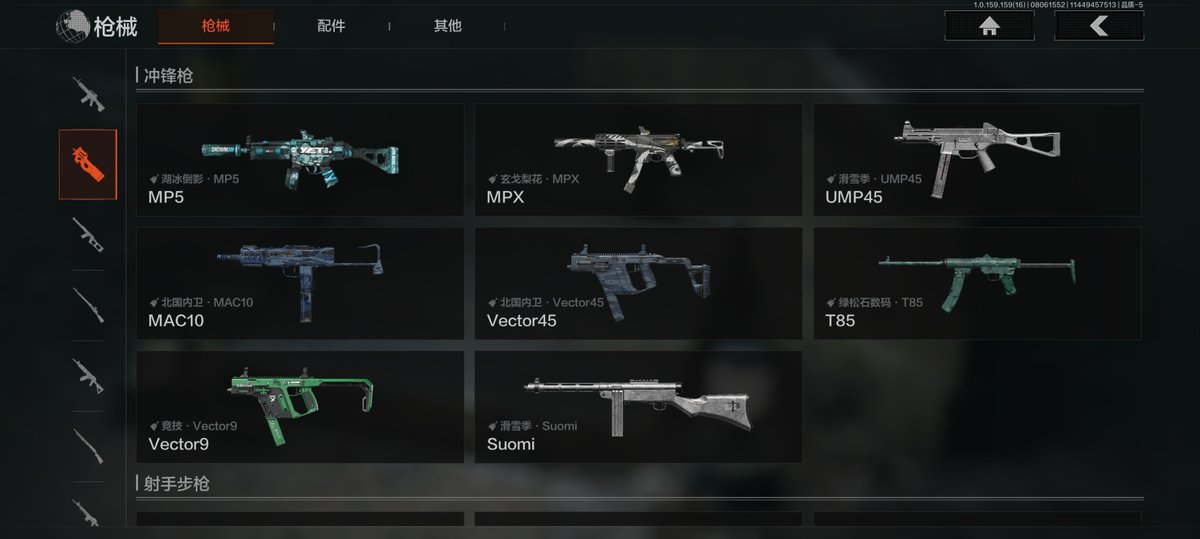Open the Vector9 weapon card
Screen dimensions: 1200x539
[x=300, y=406]
